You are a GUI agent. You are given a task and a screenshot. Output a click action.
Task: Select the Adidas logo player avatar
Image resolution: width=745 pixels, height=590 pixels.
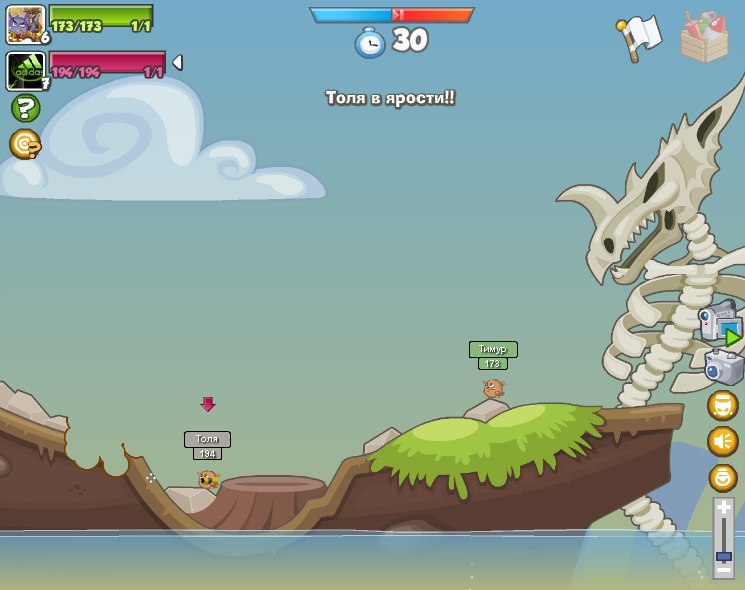(x=25, y=70)
